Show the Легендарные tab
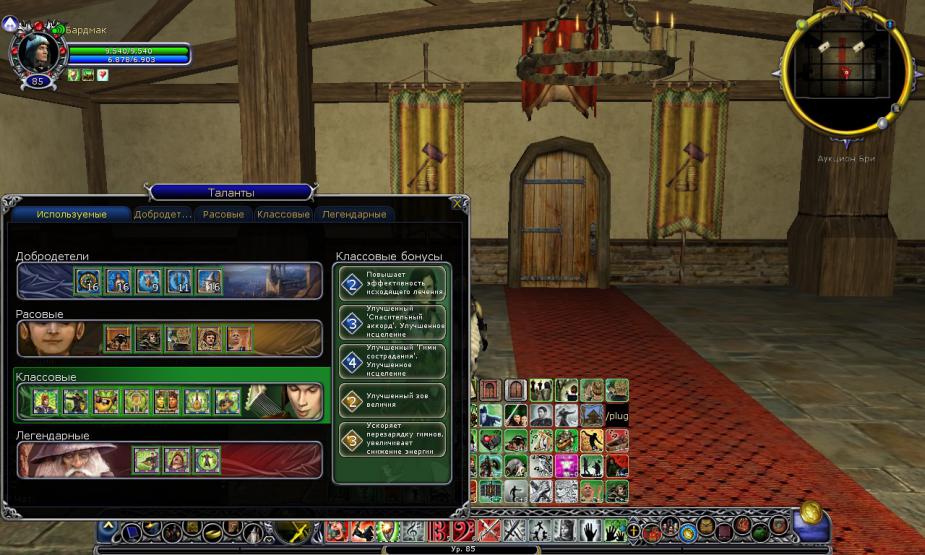The image size is (925, 555). click(x=353, y=214)
